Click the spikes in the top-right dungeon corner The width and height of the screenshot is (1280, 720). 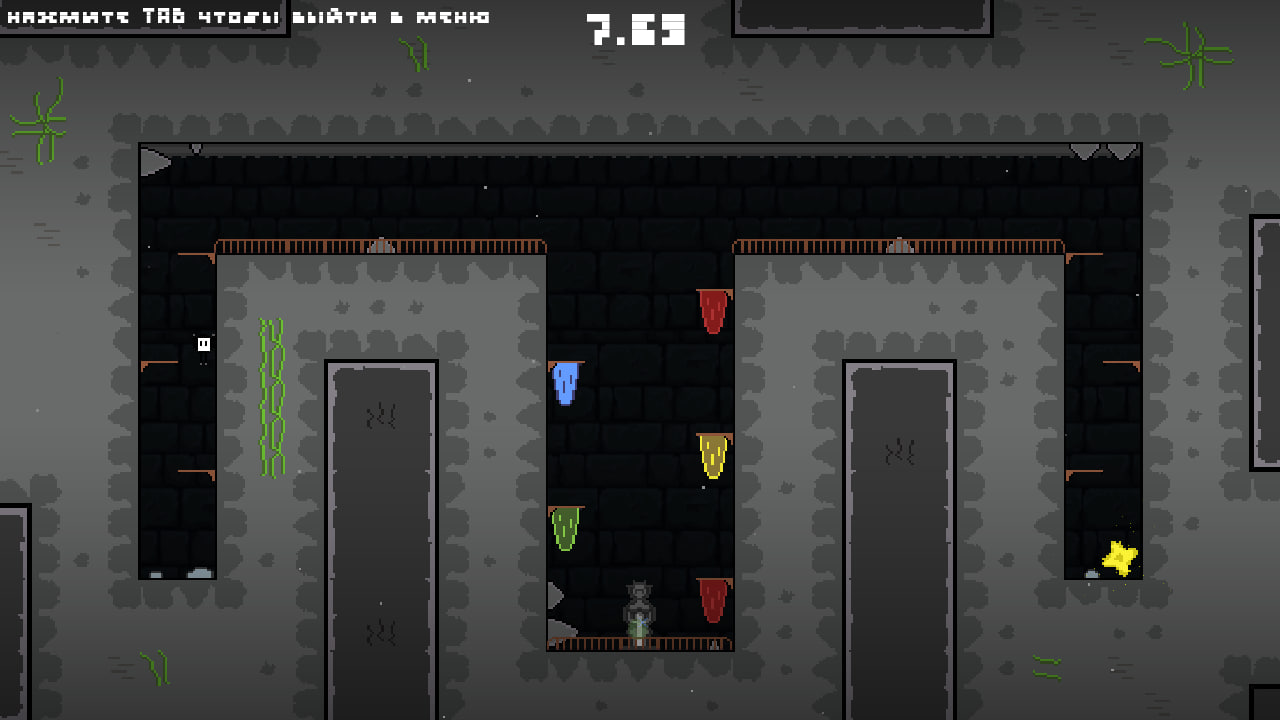tap(1101, 151)
